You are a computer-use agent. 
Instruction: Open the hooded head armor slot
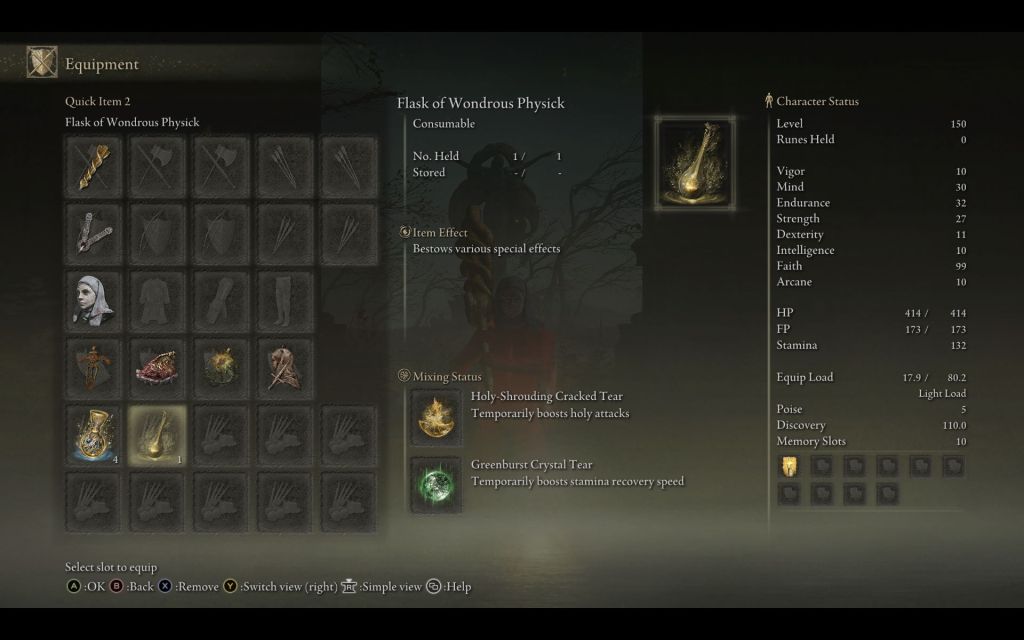click(x=94, y=300)
